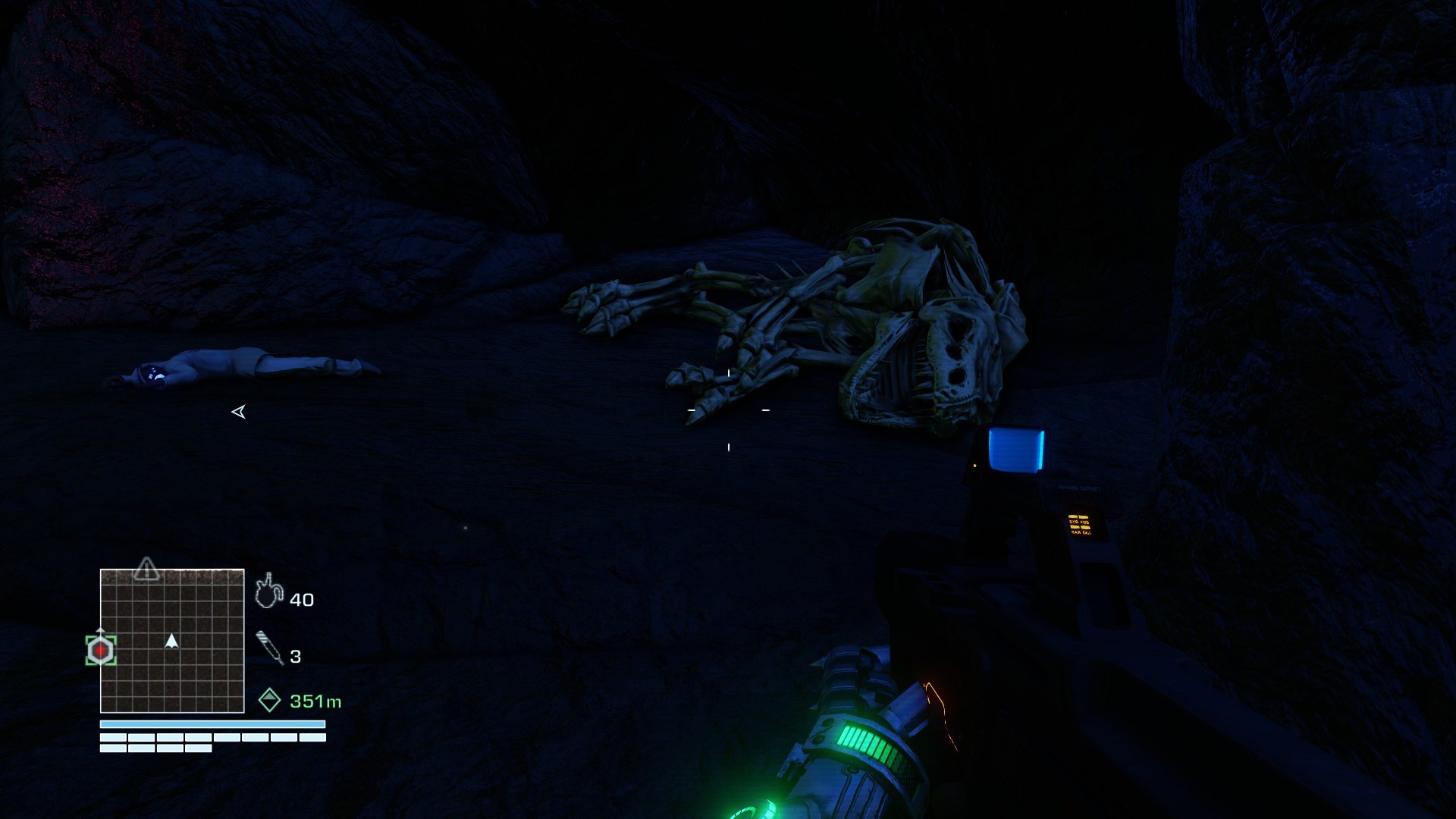The width and height of the screenshot is (1456, 819).
Task: Select the red hexagon objective marker
Action: [x=100, y=651]
